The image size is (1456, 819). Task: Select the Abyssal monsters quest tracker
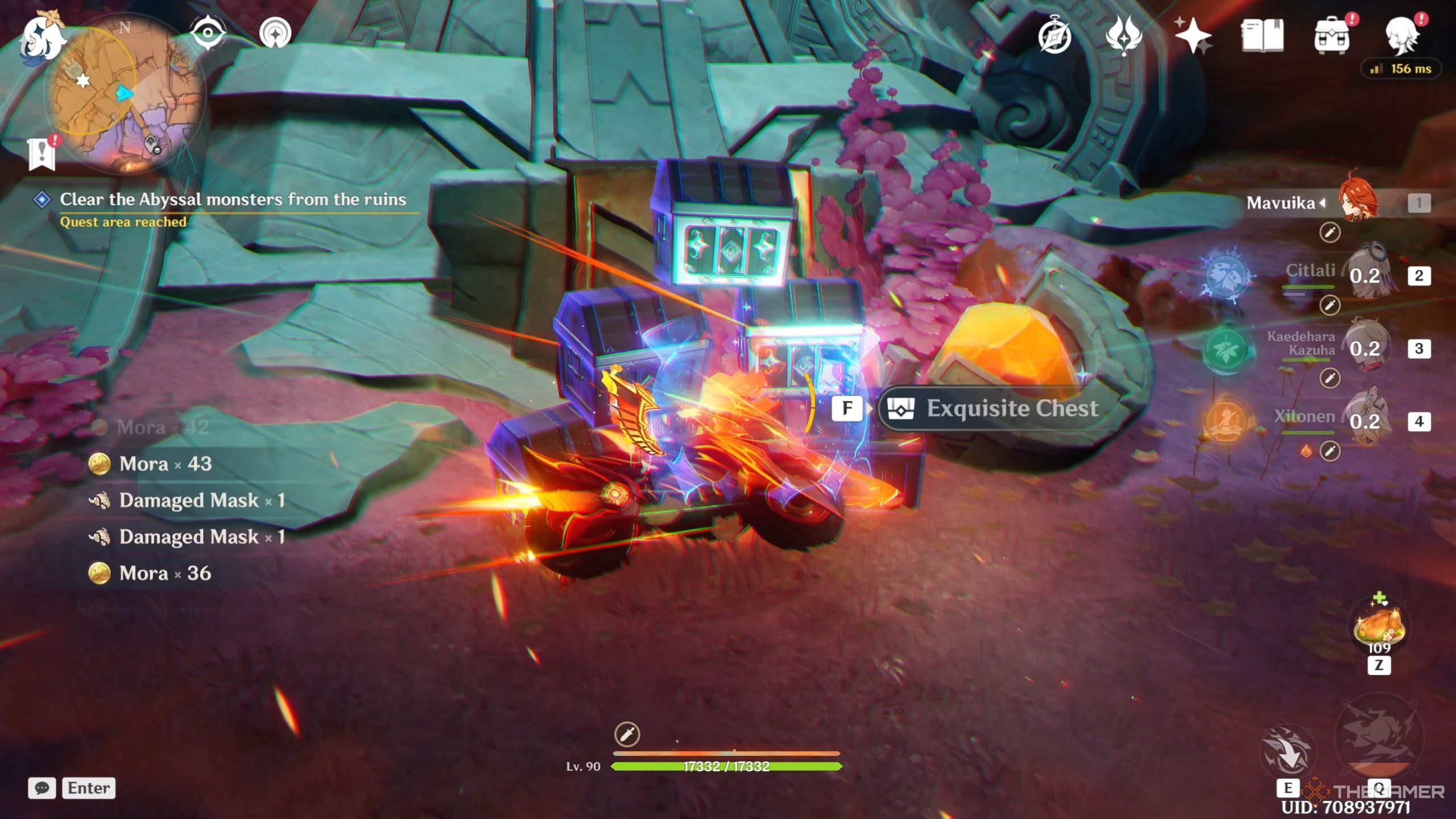click(232, 200)
